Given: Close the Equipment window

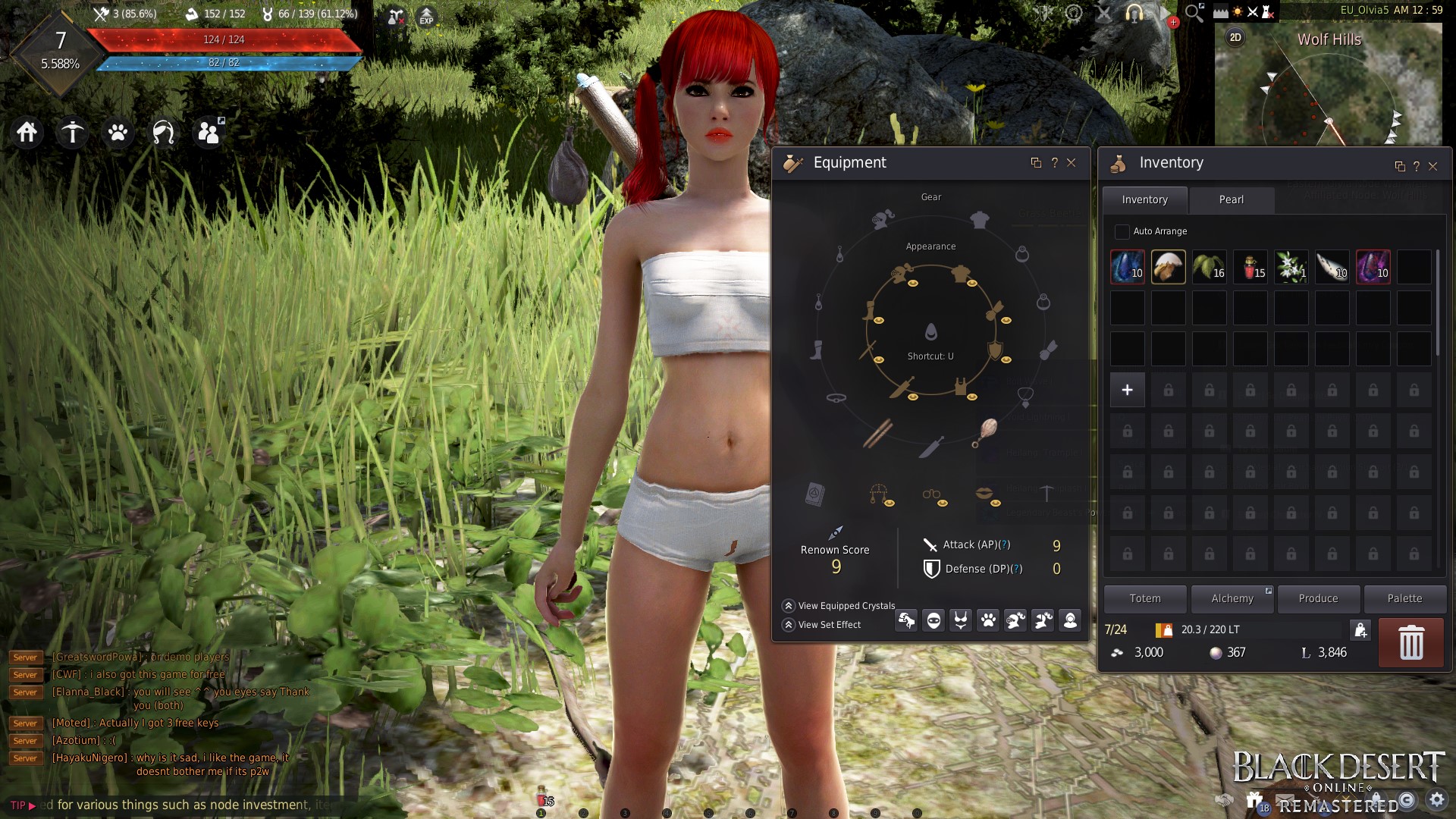Looking at the screenshot, I should pyautogui.click(x=1072, y=162).
